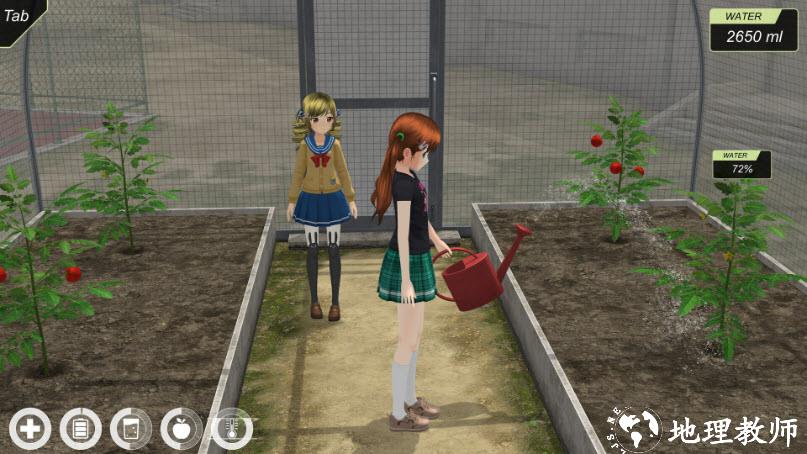Viewport: 807px width, 454px height.
Task: Click the thermometer temperature icon
Action: click(x=232, y=429)
